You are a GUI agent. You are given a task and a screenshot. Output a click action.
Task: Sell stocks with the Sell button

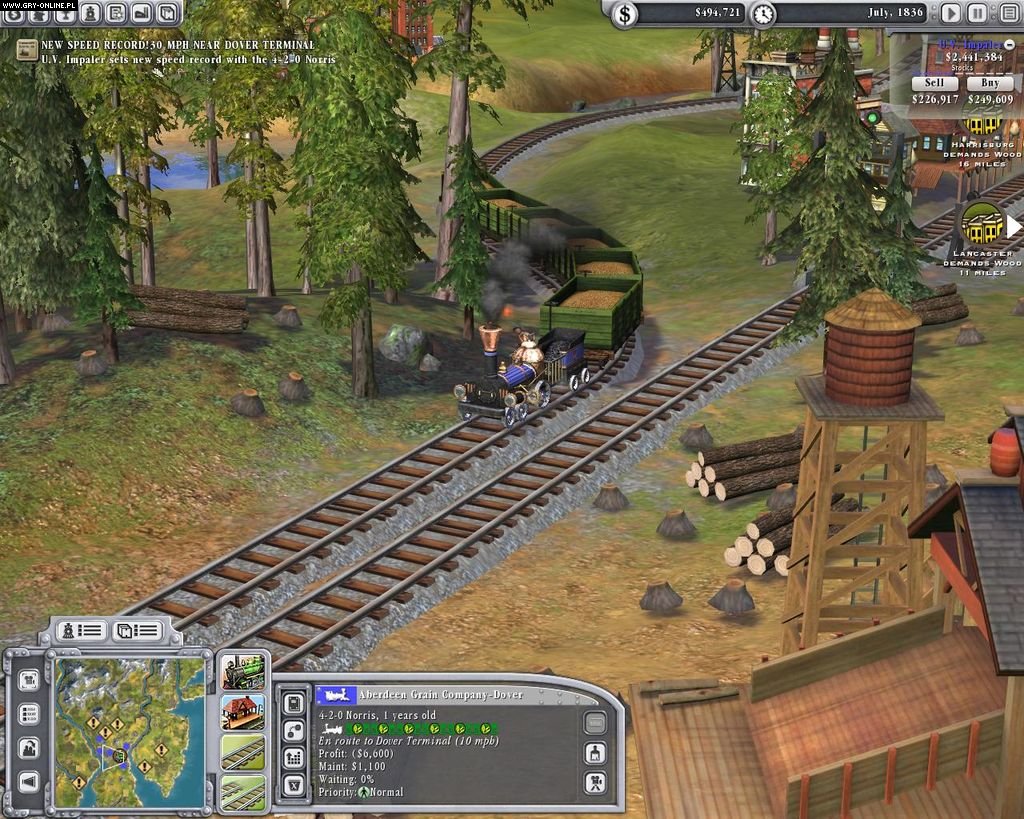[934, 83]
